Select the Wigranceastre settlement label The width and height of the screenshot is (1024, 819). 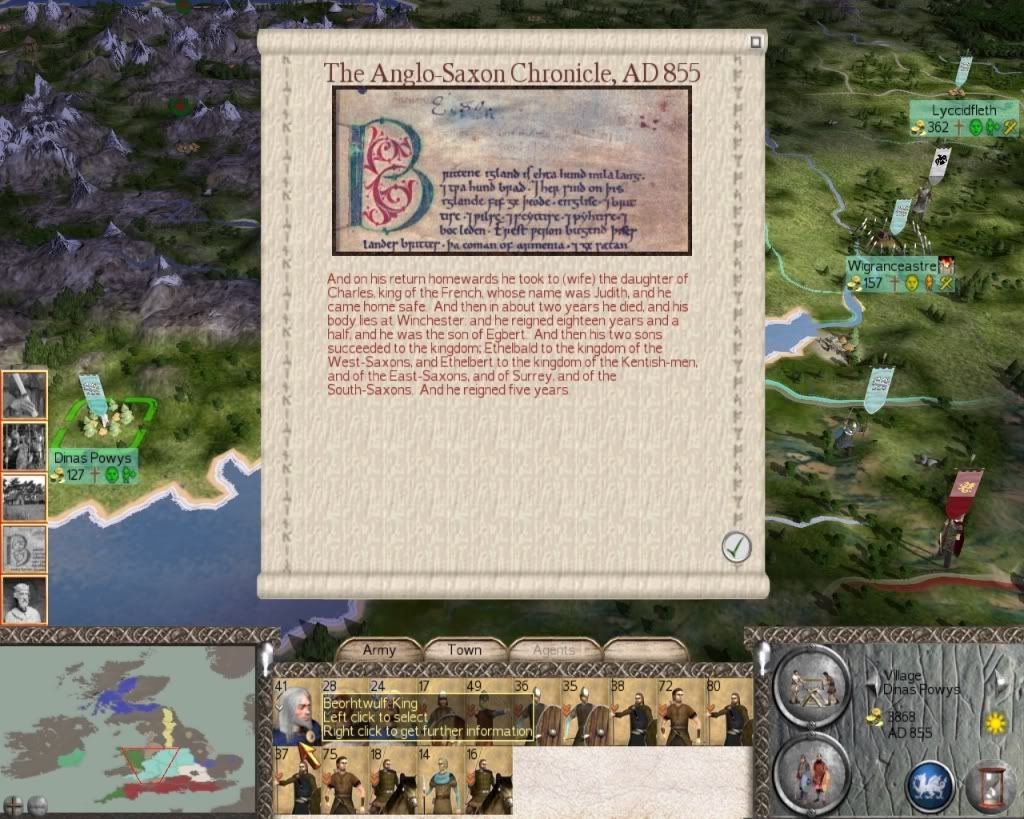(891, 266)
